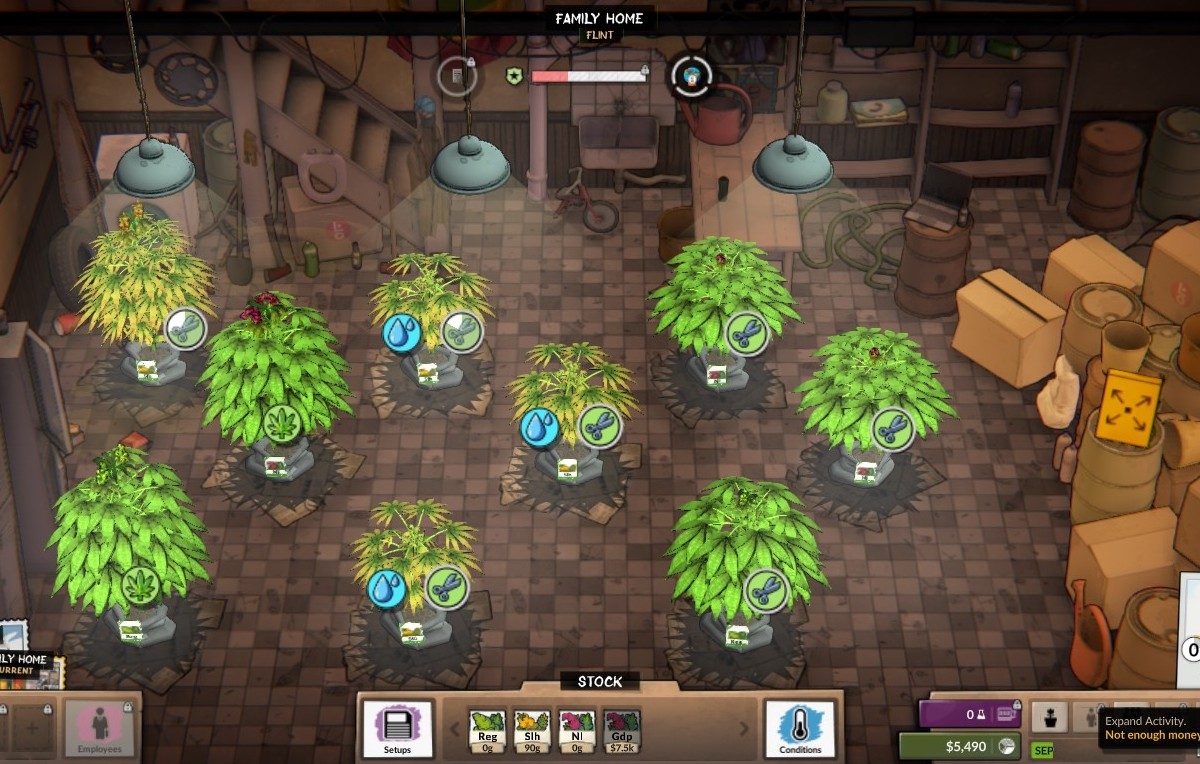Screen dimensions: 1200x764
Task: Select the Gdp strain priced $7.5k
Action: click(622, 730)
